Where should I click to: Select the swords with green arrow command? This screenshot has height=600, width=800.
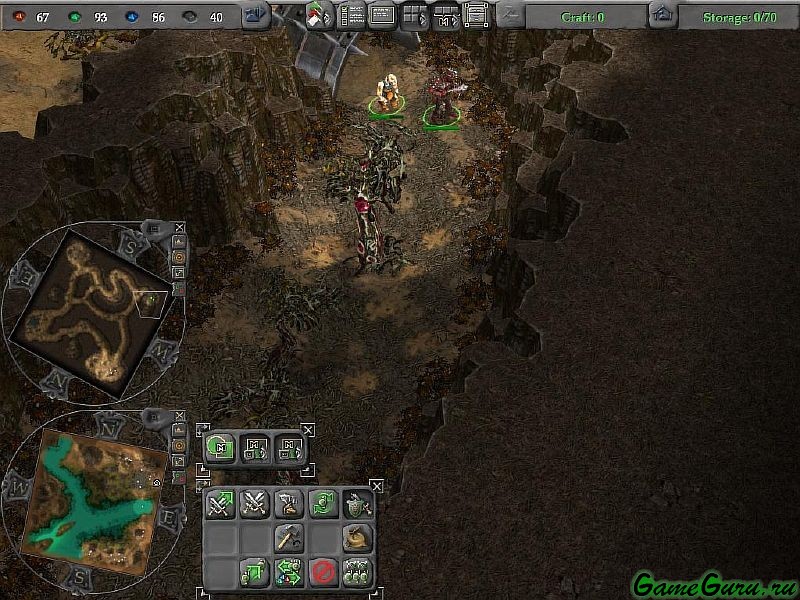click(x=220, y=505)
